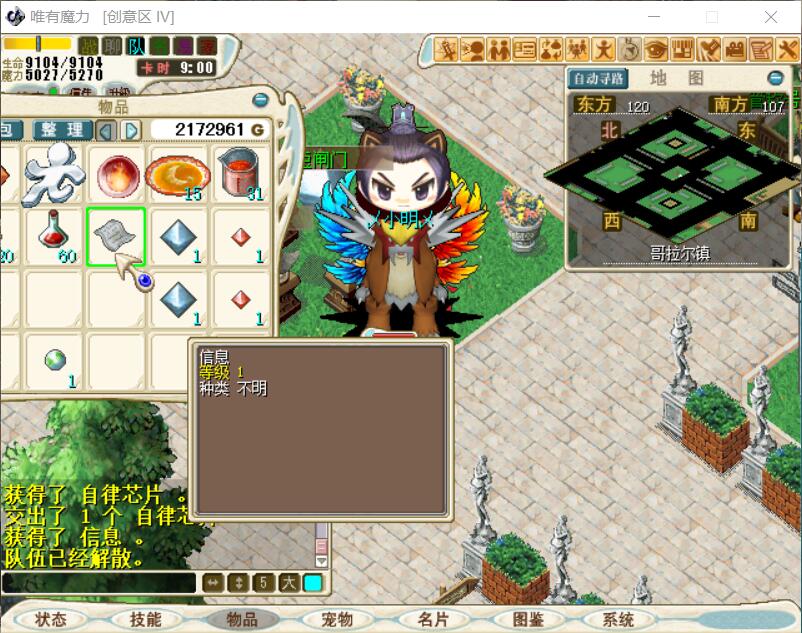Switch to the 宠物 pets tab
Image resolution: width=802 pixels, height=633 pixels.
pyautogui.click(x=338, y=619)
